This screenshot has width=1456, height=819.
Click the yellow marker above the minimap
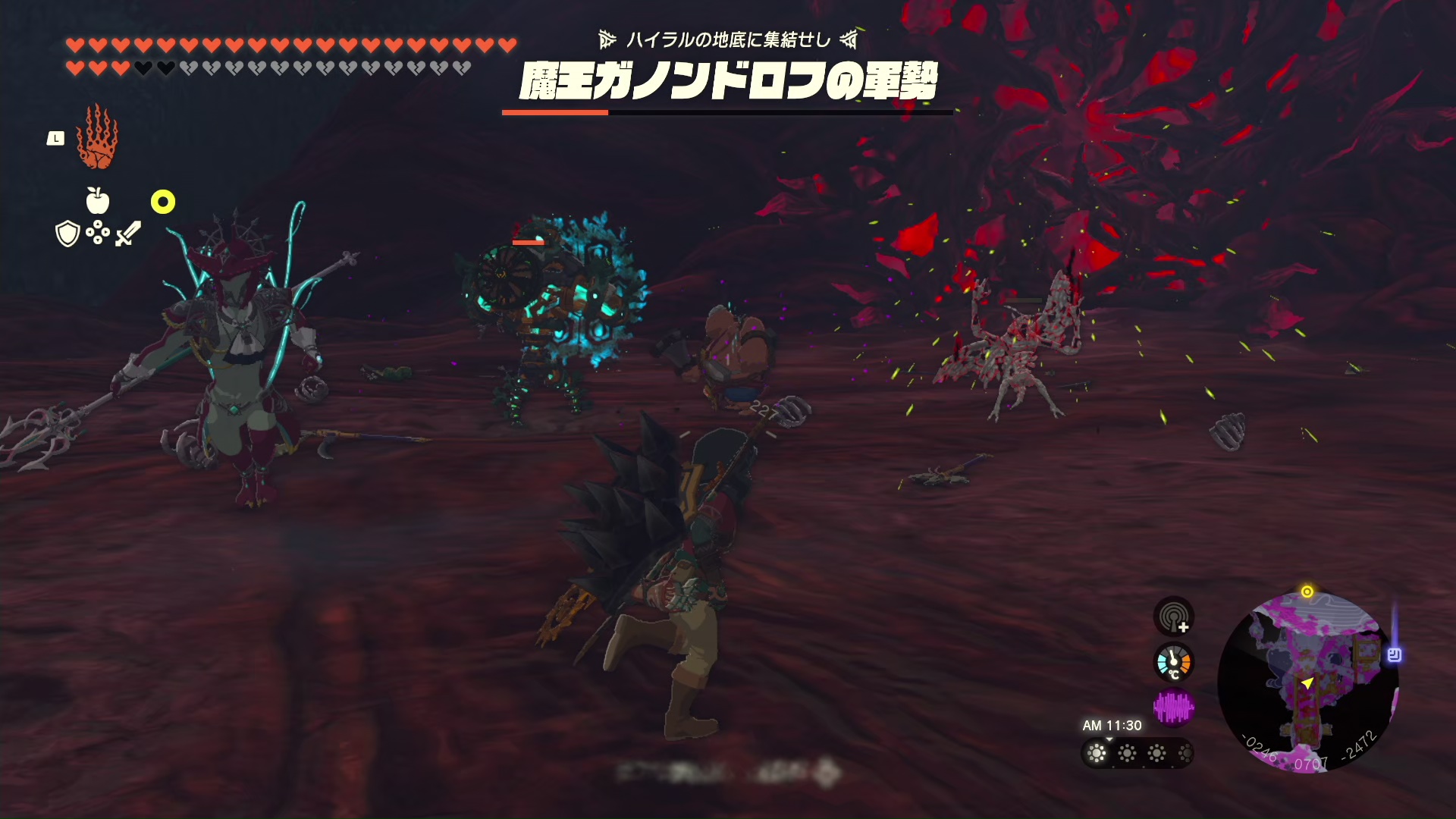coord(1307,591)
